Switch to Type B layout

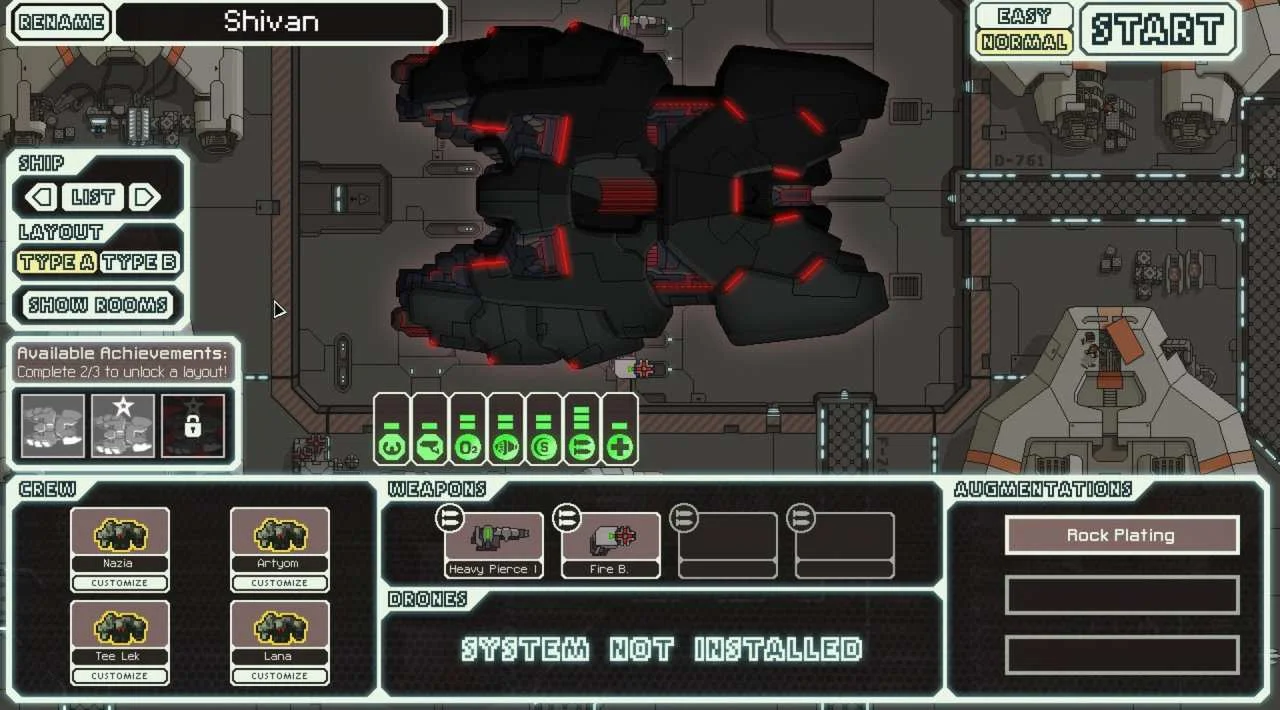(x=140, y=263)
